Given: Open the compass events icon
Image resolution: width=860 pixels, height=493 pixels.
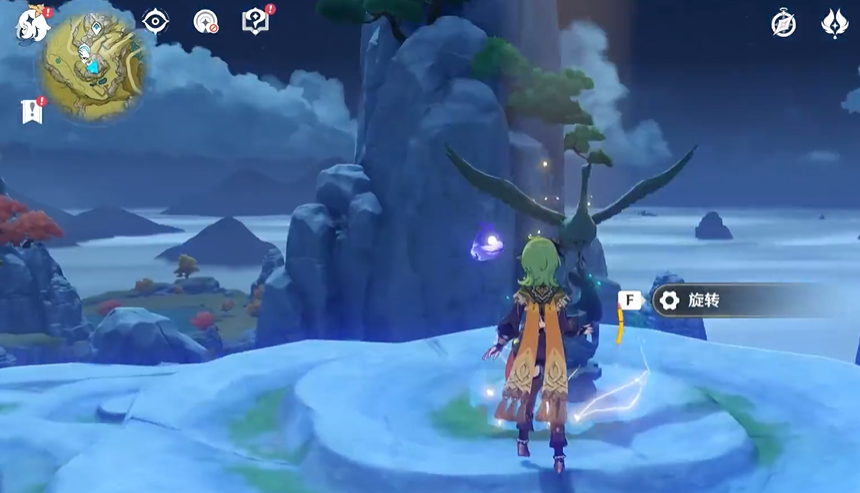Looking at the screenshot, I should [x=784, y=23].
